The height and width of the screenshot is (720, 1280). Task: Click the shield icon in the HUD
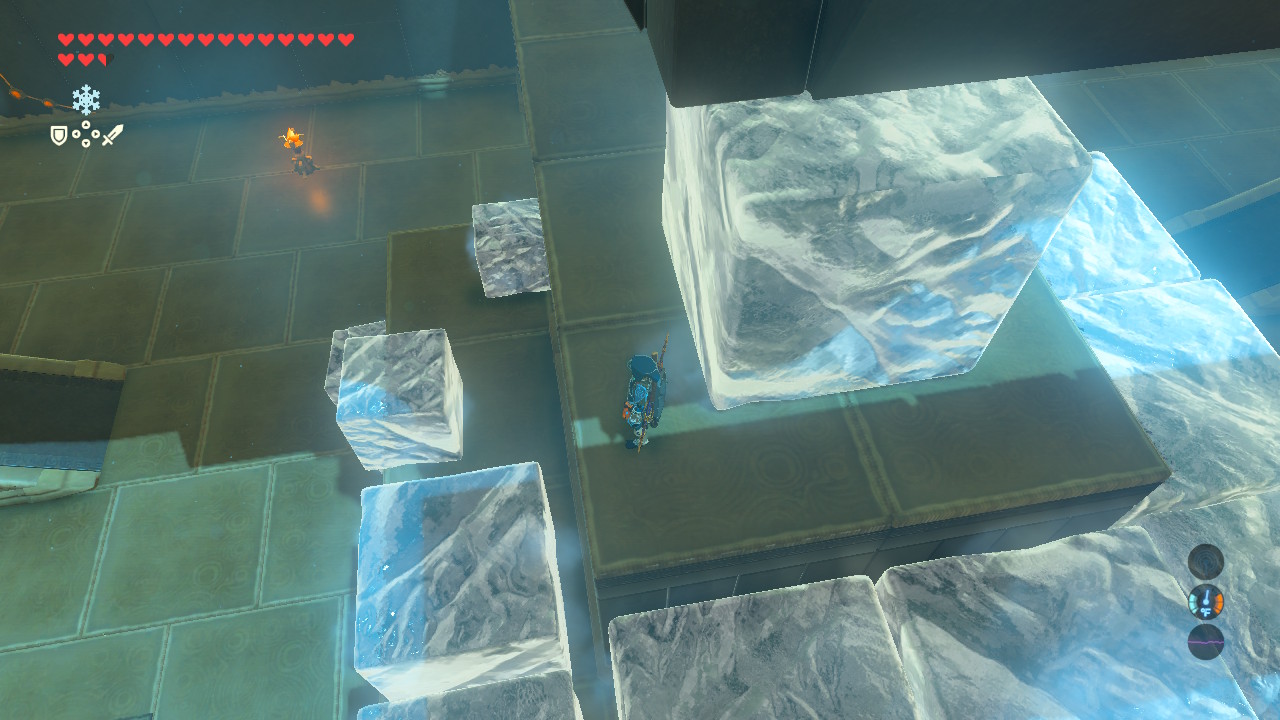point(59,136)
